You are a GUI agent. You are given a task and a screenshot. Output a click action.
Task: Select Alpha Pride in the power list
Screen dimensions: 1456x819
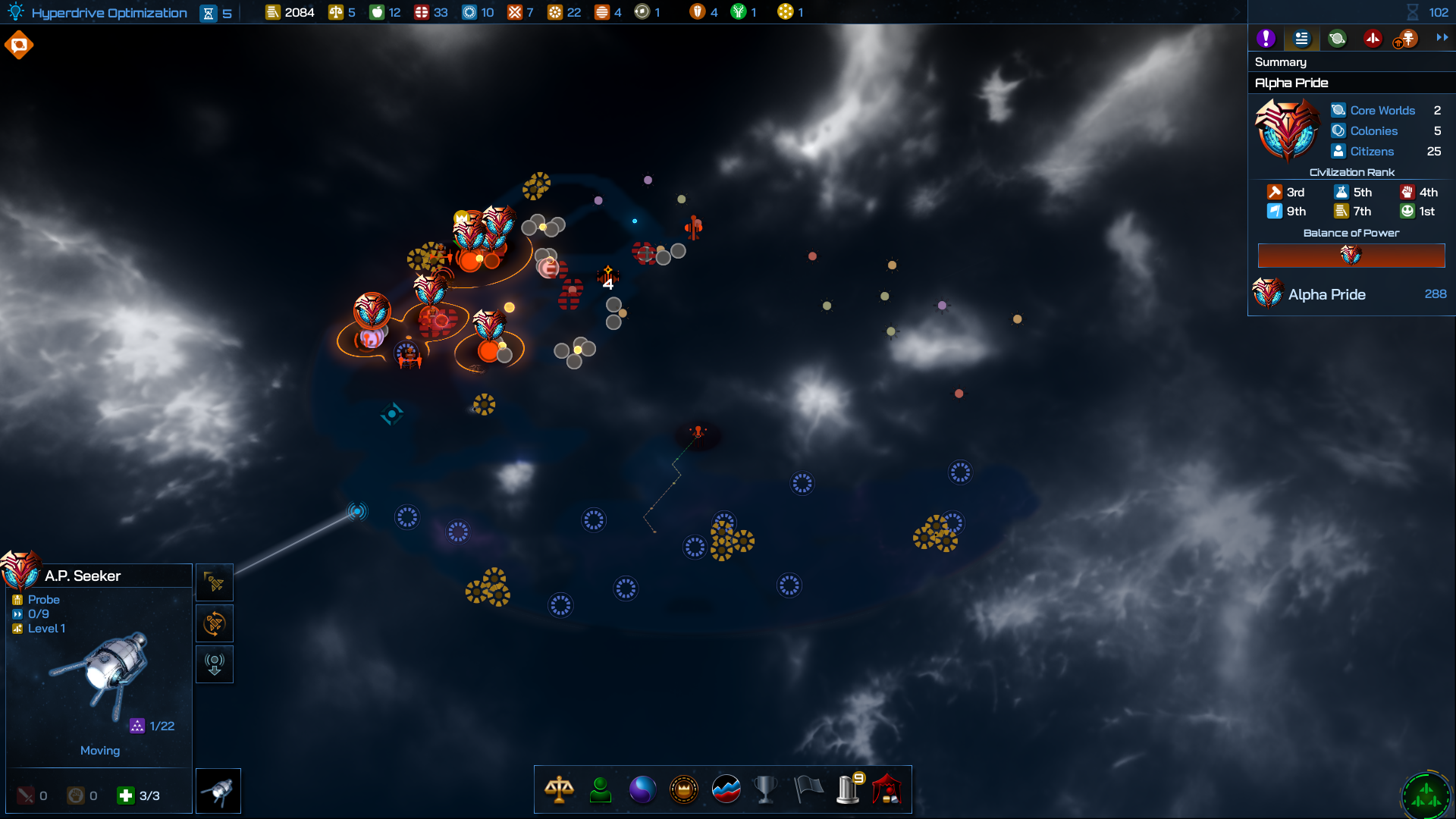1326,294
